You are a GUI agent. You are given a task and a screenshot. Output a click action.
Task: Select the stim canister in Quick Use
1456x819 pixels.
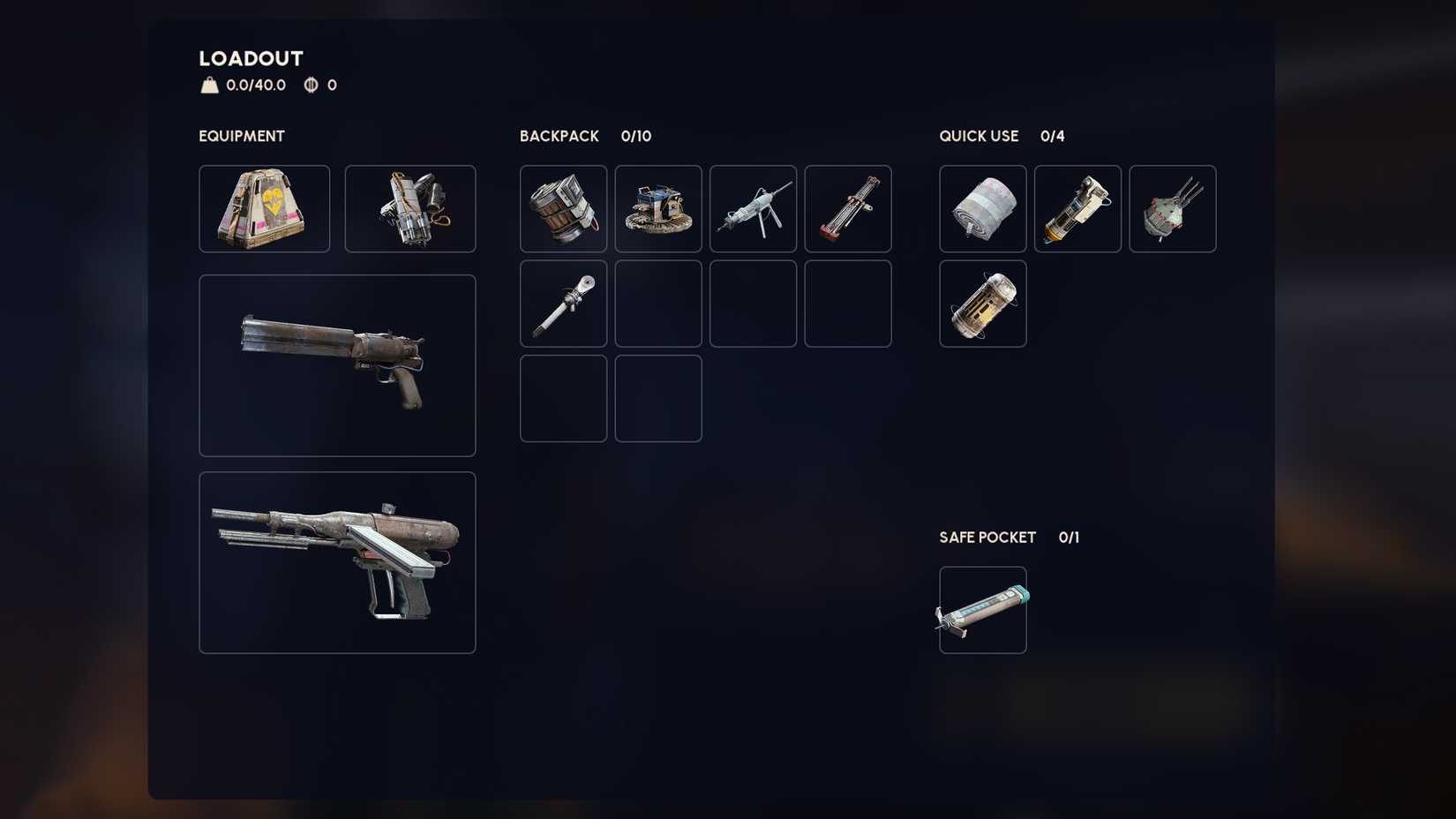[982, 303]
